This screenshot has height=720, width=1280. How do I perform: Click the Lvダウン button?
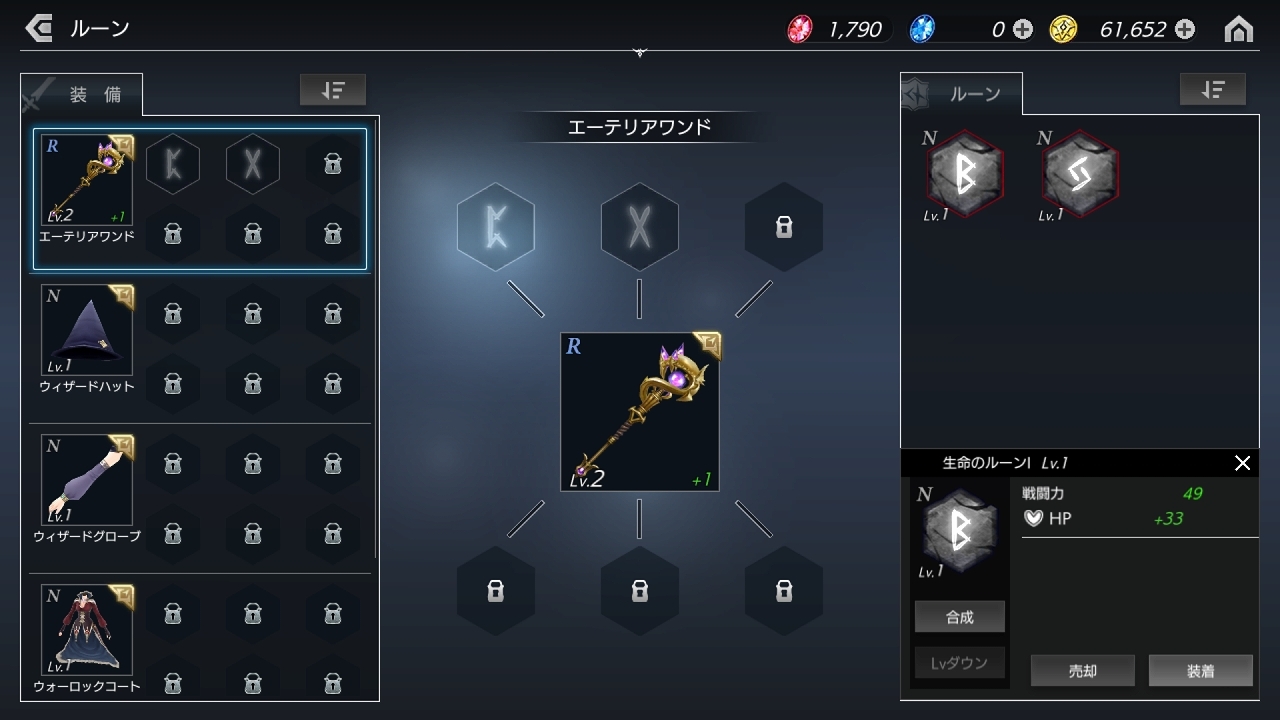959,662
